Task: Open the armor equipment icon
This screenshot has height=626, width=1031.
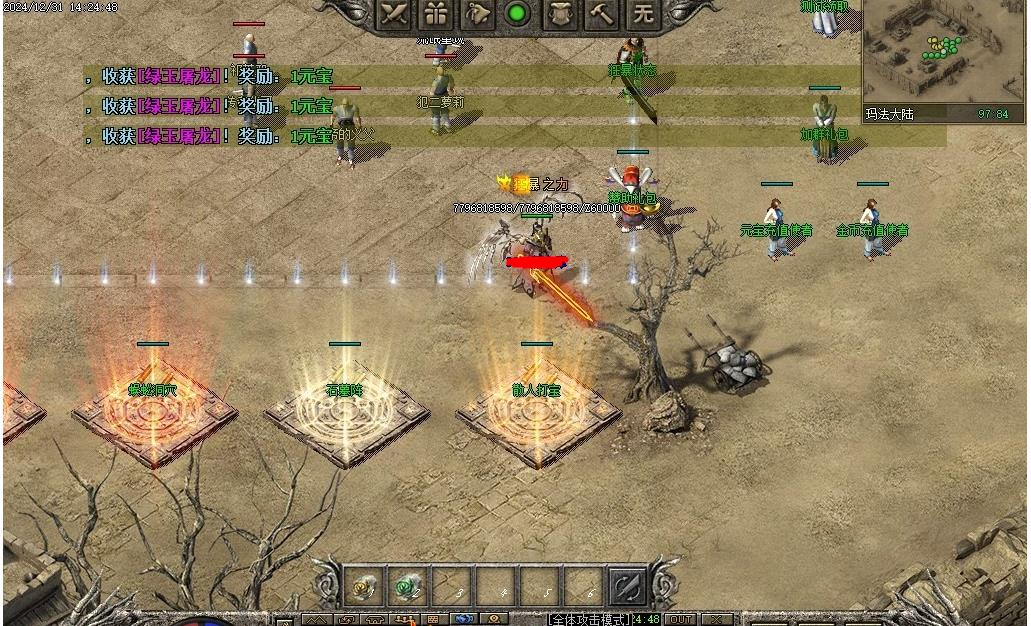Action: pos(560,14)
